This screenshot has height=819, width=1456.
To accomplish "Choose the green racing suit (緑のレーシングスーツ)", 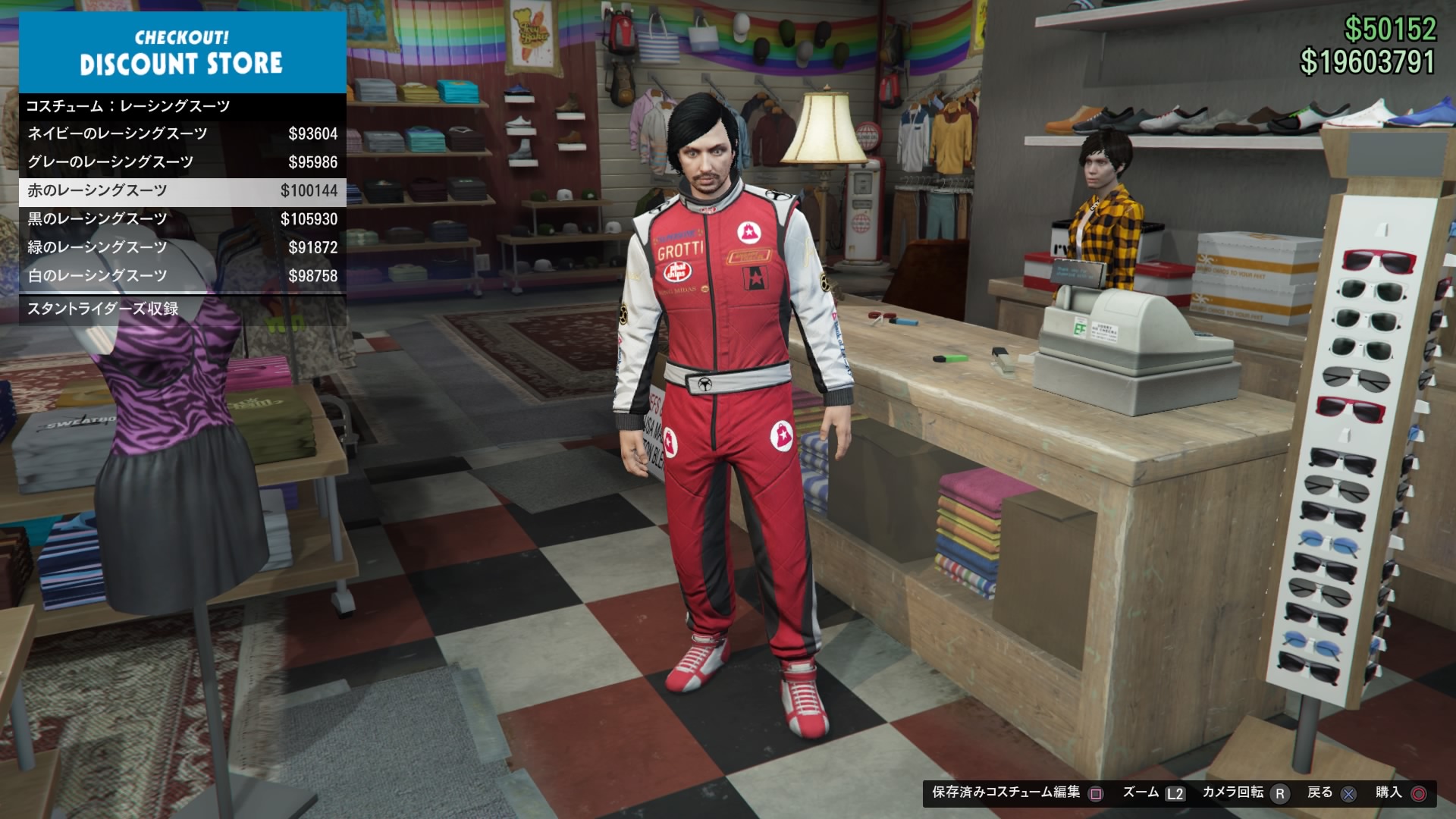I will 182,248.
